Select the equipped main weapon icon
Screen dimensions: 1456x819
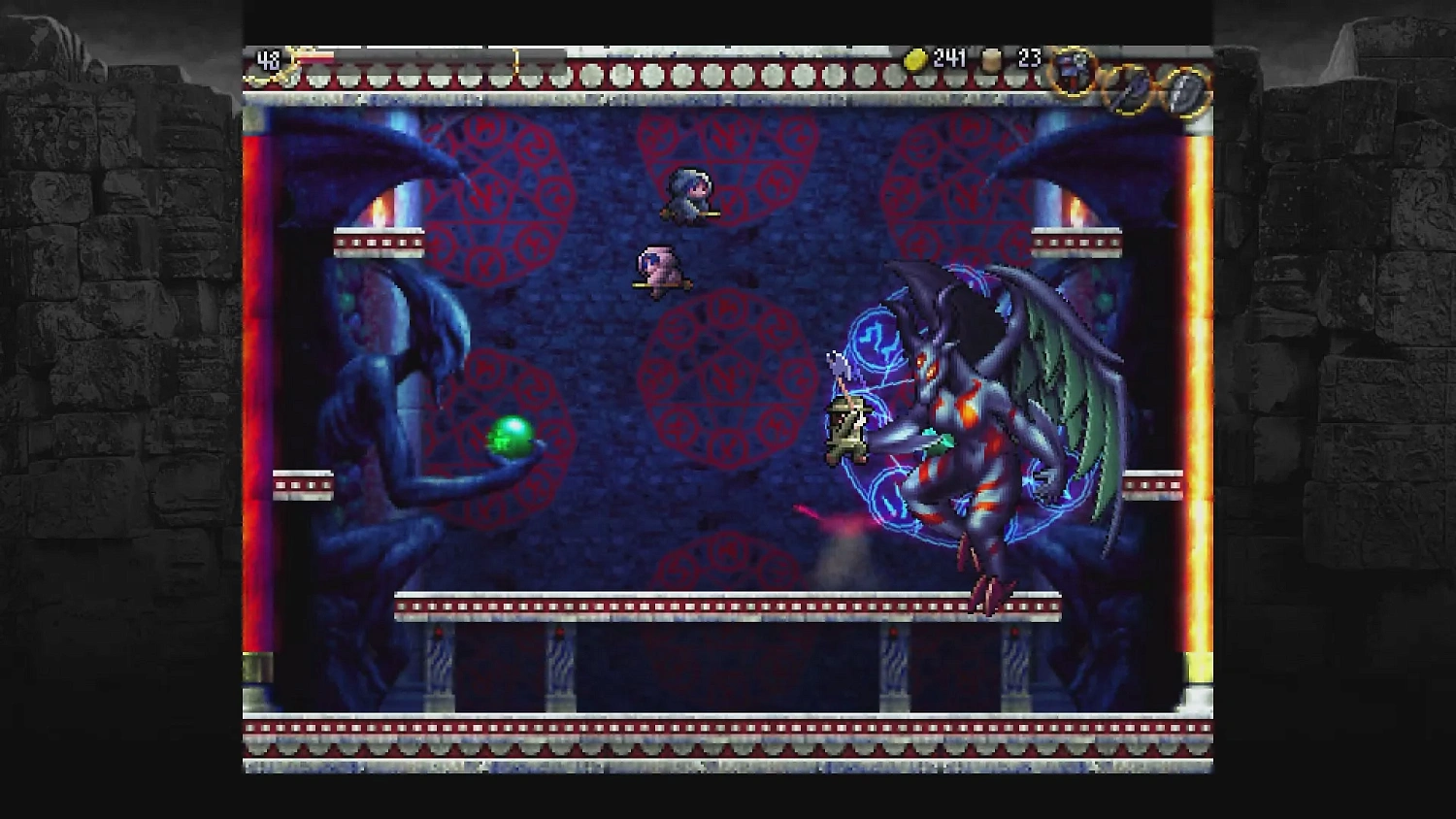point(1073,73)
